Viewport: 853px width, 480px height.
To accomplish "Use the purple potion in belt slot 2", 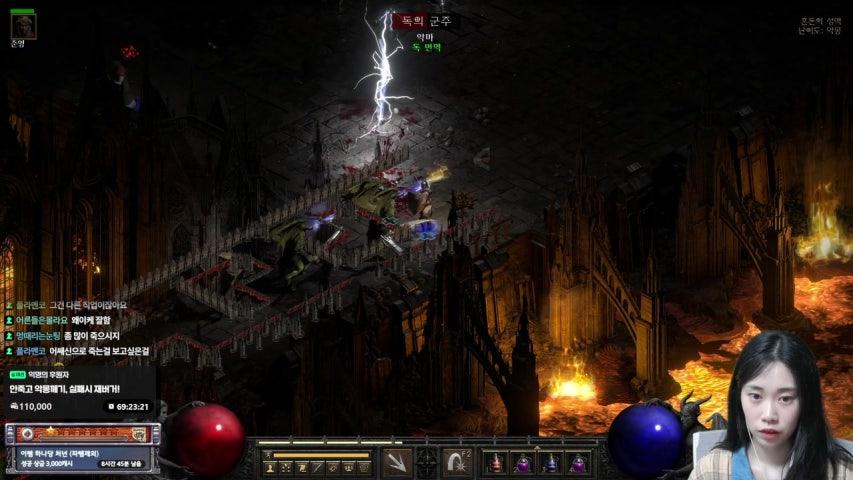I will pos(523,463).
